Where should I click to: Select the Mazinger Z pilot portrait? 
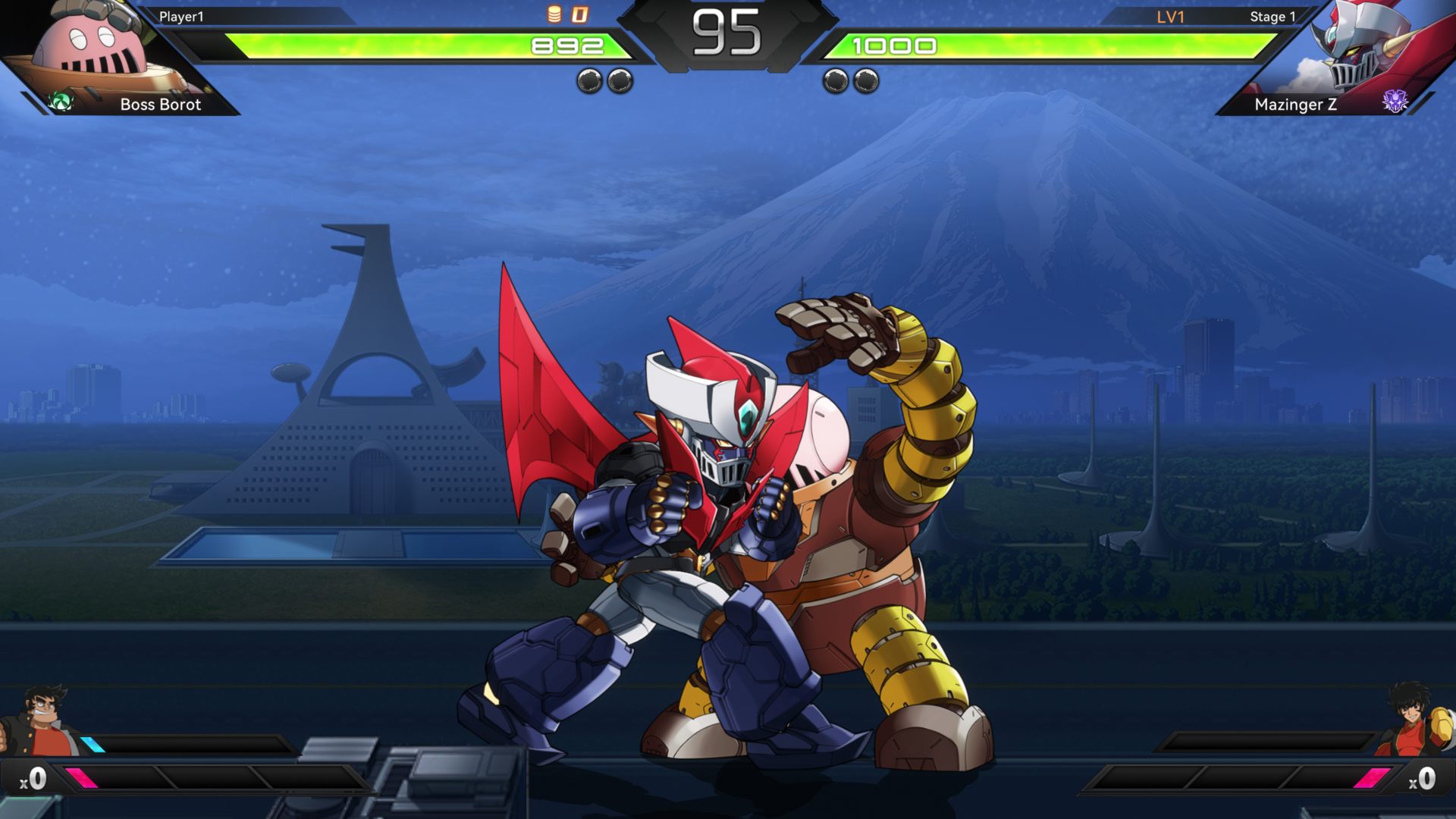[x=1417, y=720]
